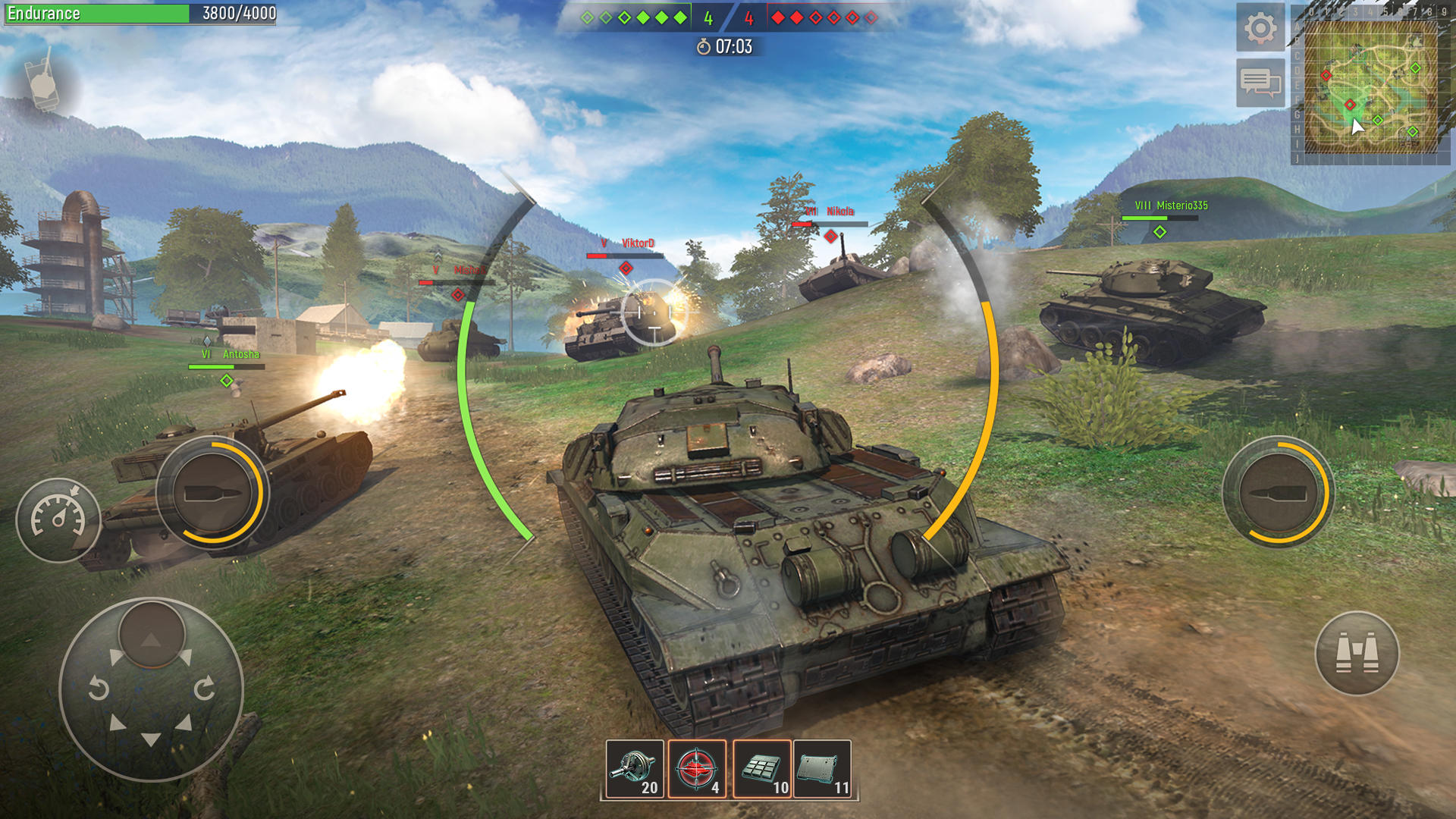Expand the minimap grid view
Viewport: 1456px width, 819px height.
tap(1371, 87)
